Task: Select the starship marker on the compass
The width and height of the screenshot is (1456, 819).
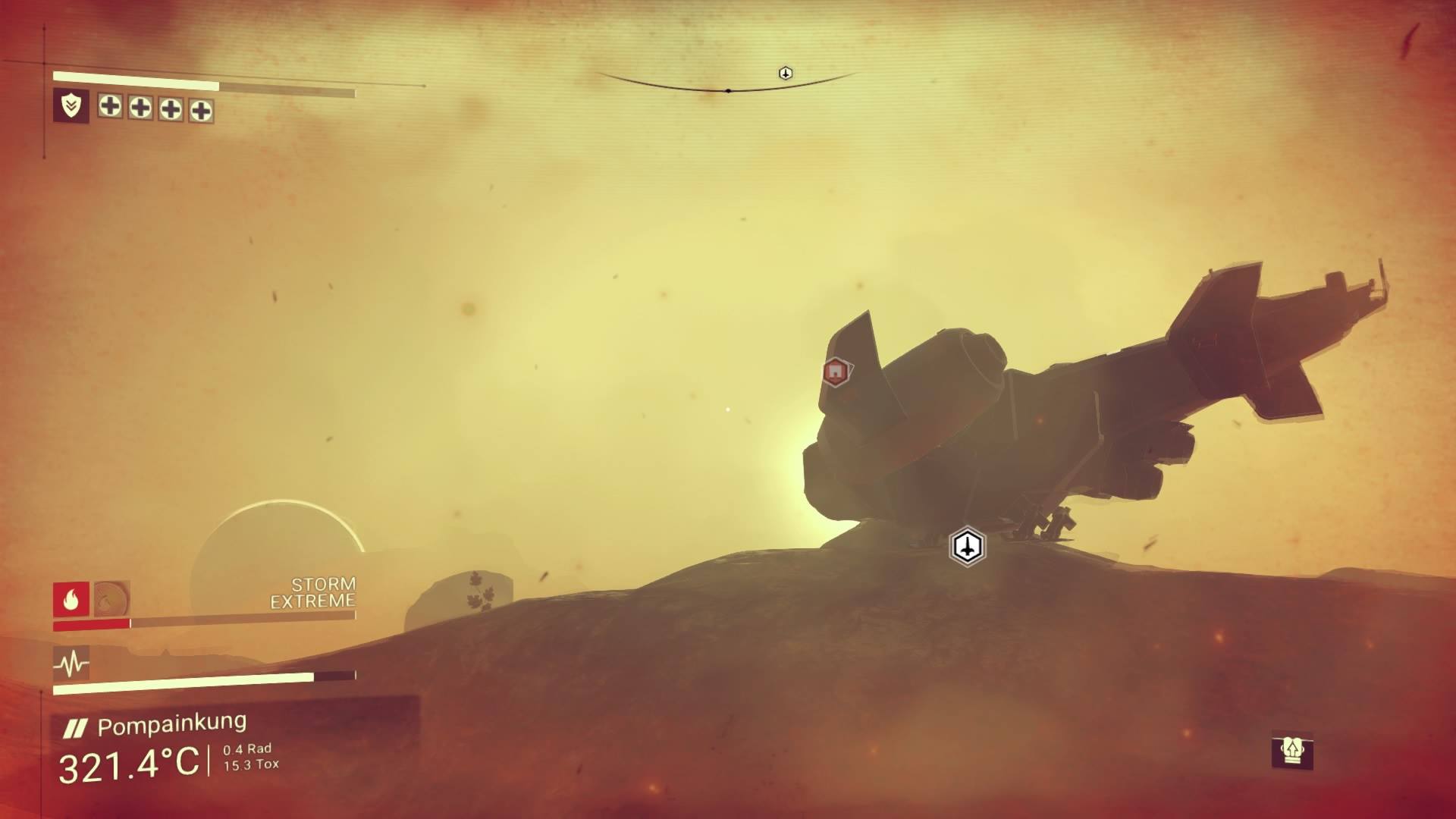Action: point(786,73)
